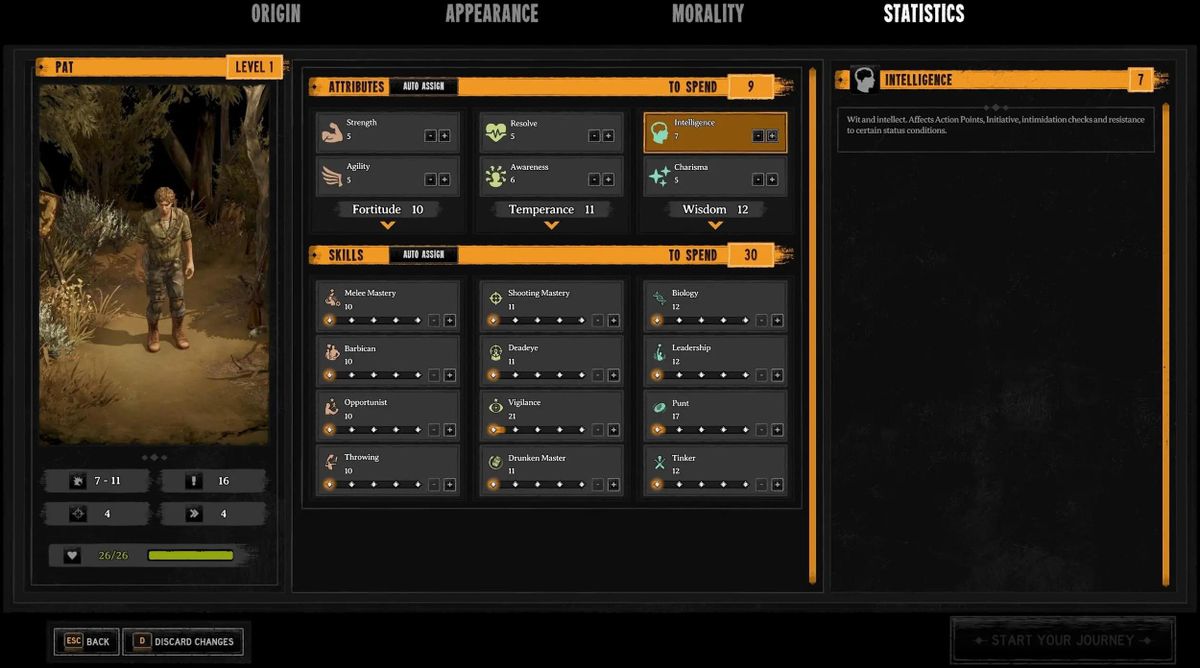Screen dimensions: 1200x668
Task: Auto assign the skill points
Action: (x=423, y=255)
